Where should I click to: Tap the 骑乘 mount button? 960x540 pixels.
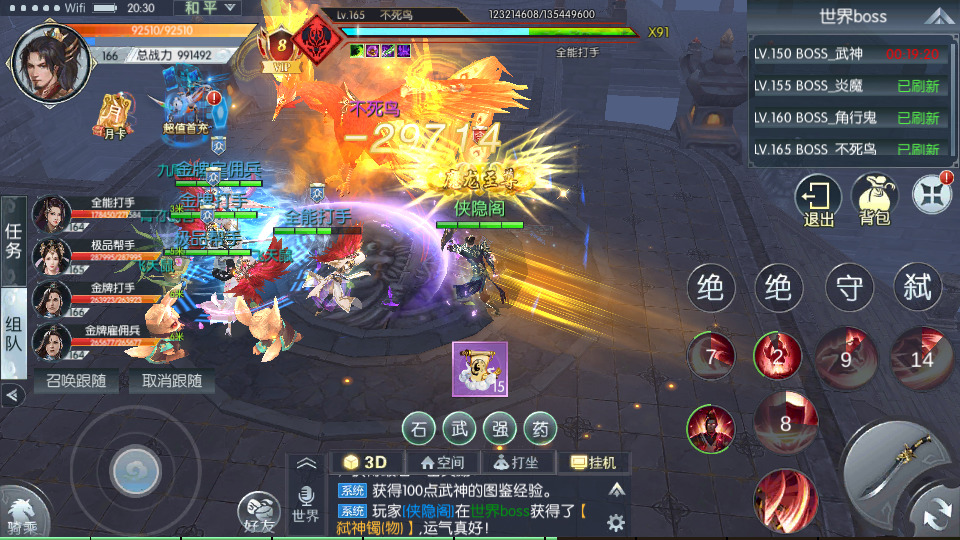(22, 512)
